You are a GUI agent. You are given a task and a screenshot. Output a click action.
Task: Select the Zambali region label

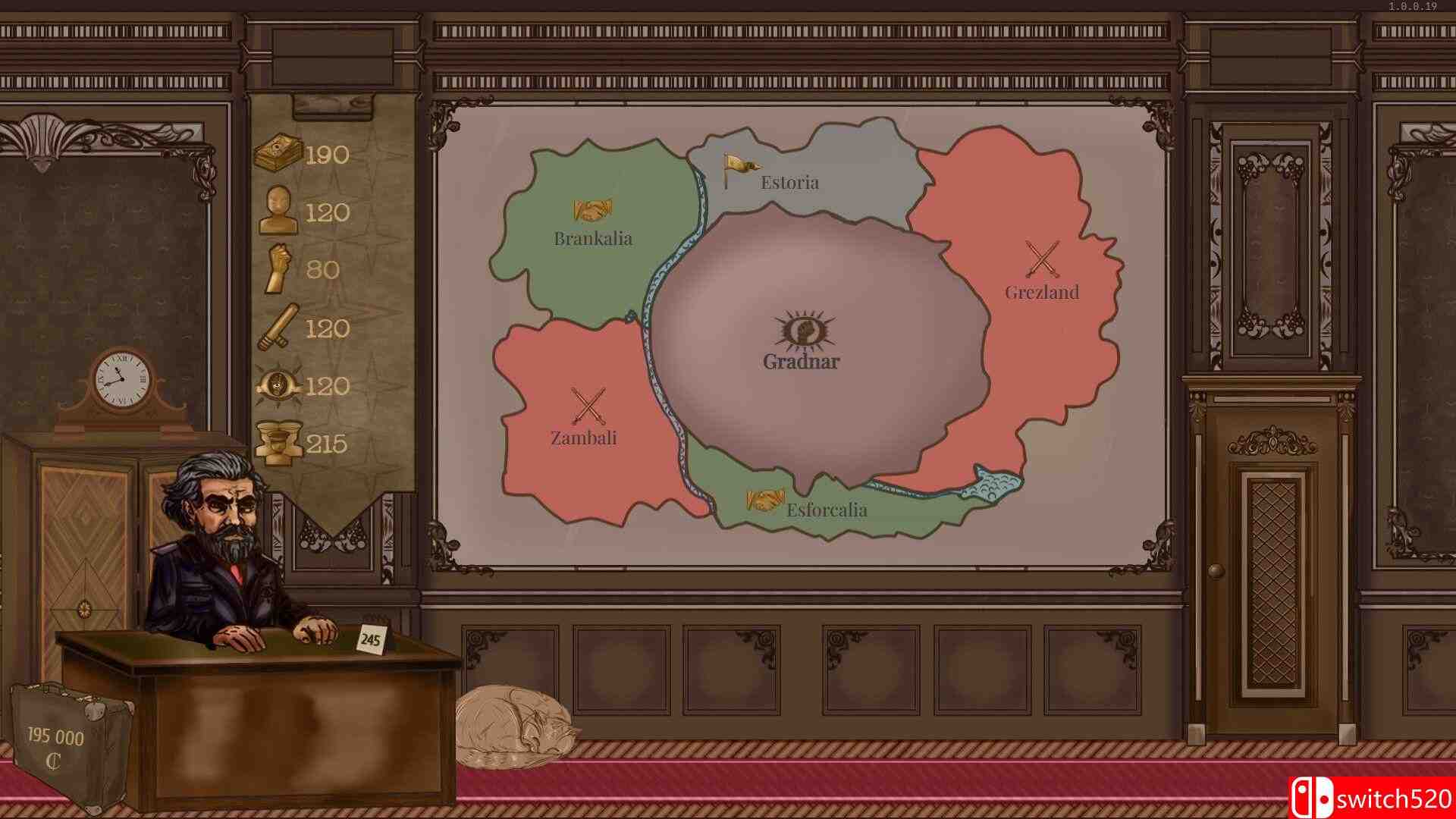(x=583, y=438)
